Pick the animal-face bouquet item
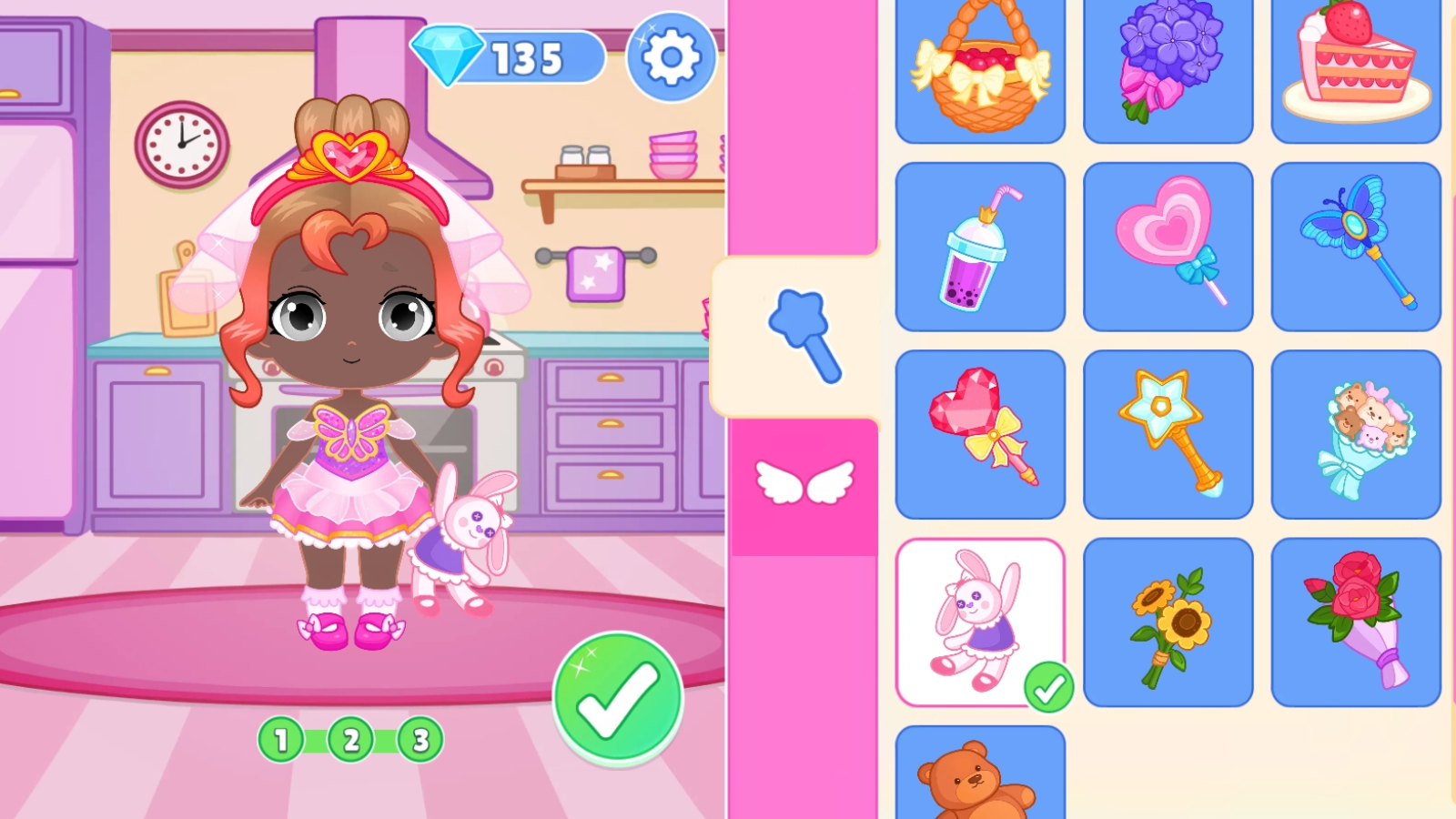 click(1355, 432)
